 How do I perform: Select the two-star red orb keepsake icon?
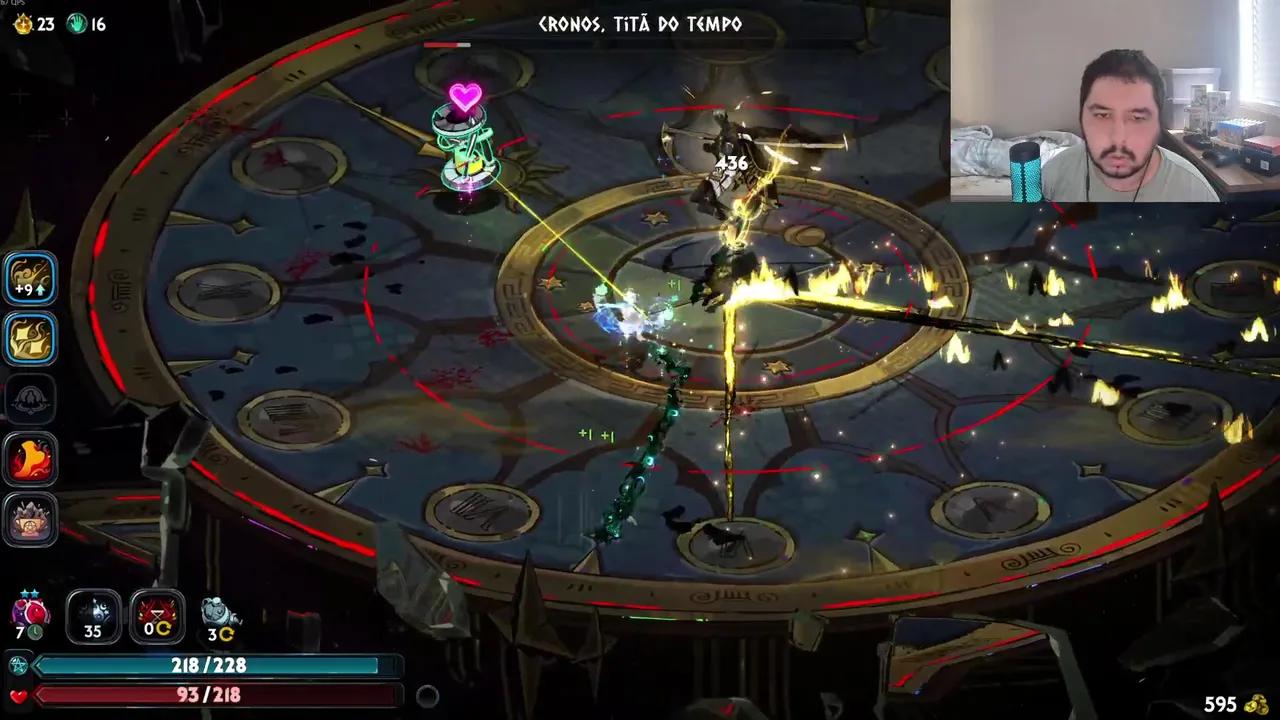click(x=28, y=612)
